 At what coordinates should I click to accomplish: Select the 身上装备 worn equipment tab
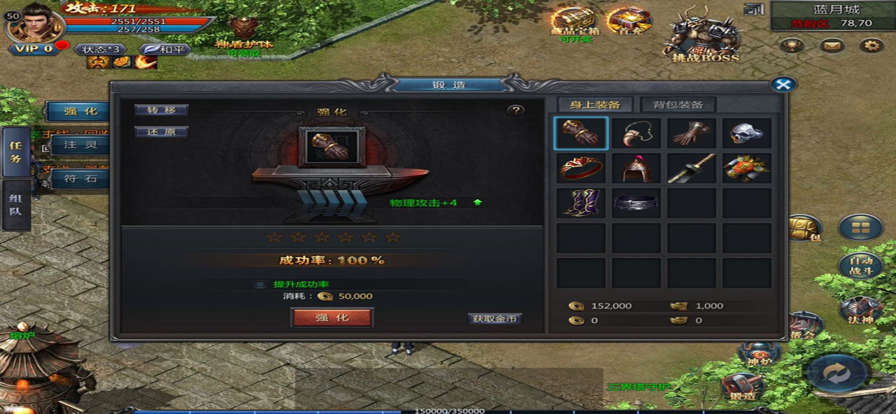pos(594,104)
